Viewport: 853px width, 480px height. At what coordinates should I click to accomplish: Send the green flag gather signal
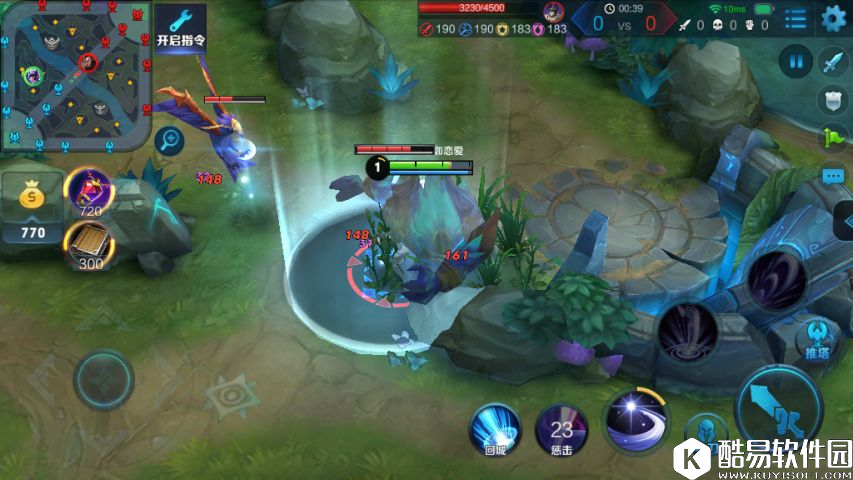(x=833, y=138)
